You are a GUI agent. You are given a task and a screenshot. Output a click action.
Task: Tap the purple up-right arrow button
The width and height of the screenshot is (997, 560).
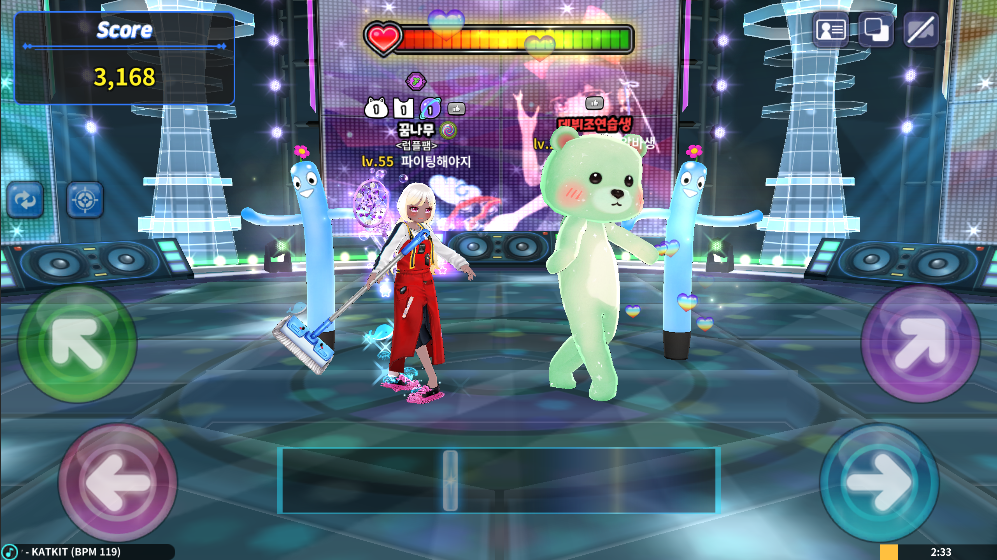click(920, 344)
